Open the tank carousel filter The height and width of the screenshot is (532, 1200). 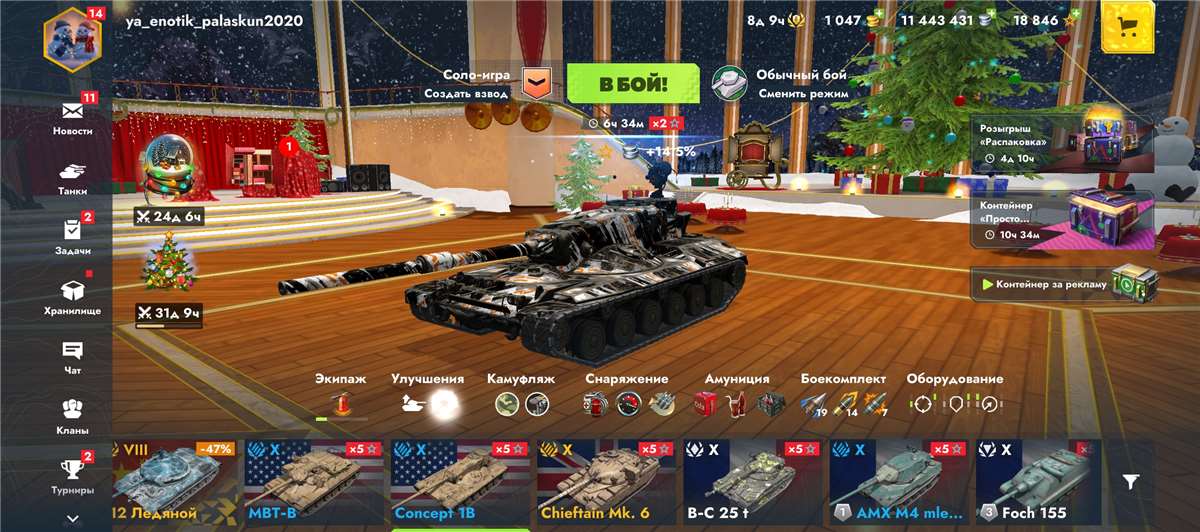(1130, 482)
